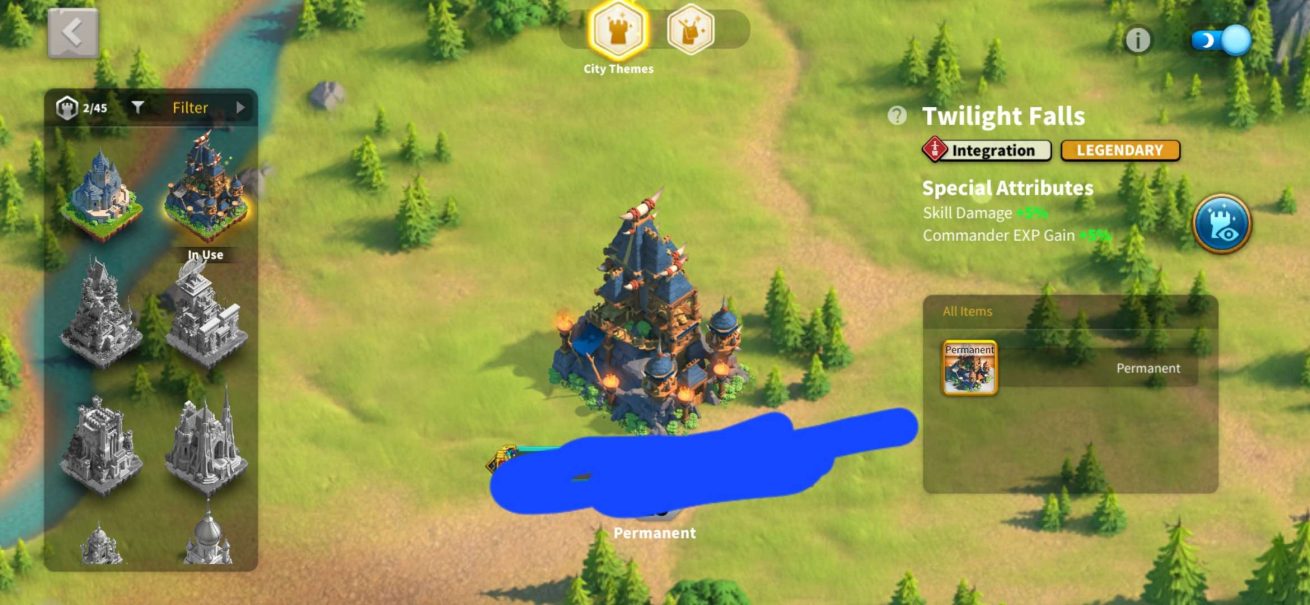Select the City Themes tab

tap(619, 31)
